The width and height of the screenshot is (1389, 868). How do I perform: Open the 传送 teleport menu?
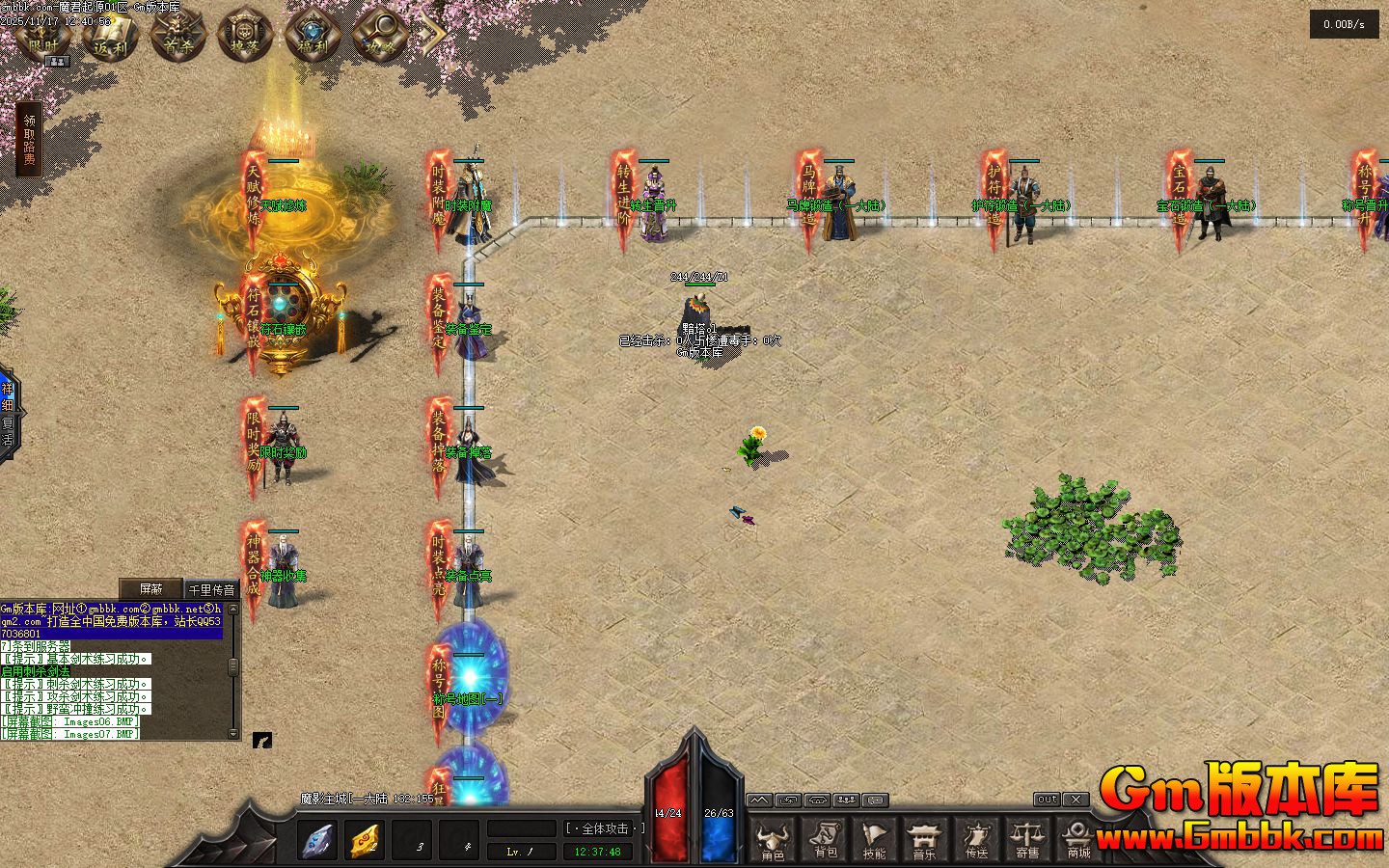click(x=976, y=839)
